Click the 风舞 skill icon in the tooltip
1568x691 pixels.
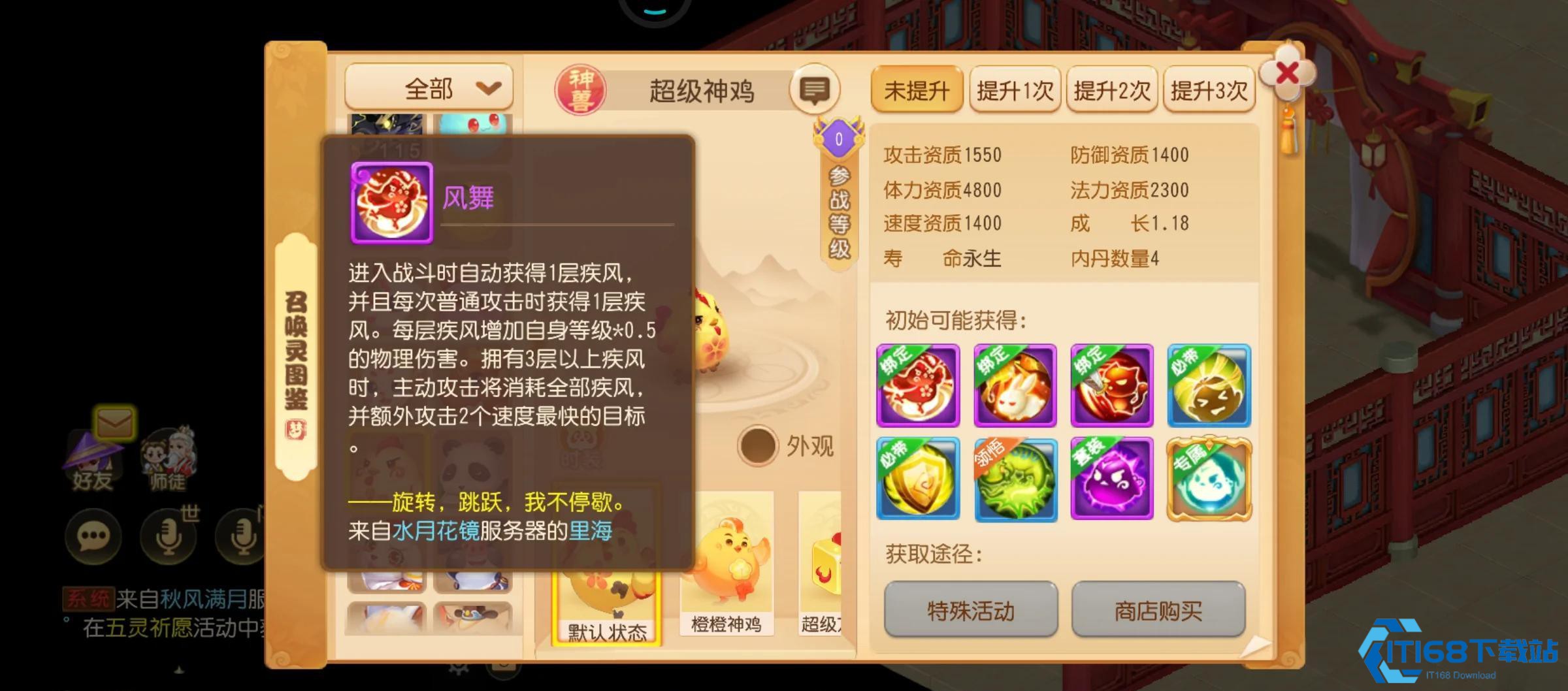(390, 202)
